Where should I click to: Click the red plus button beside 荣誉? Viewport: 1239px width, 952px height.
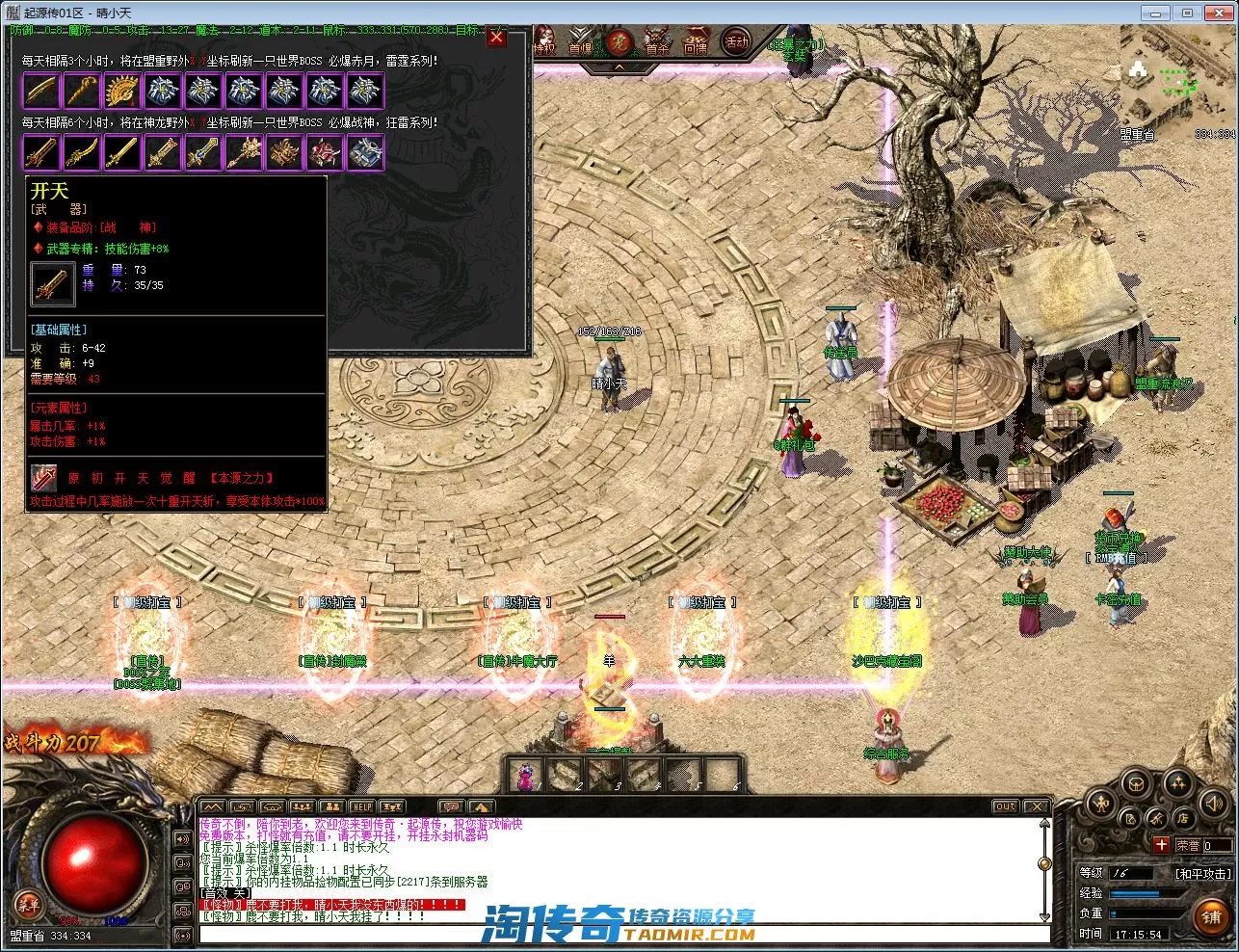tap(1162, 845)
